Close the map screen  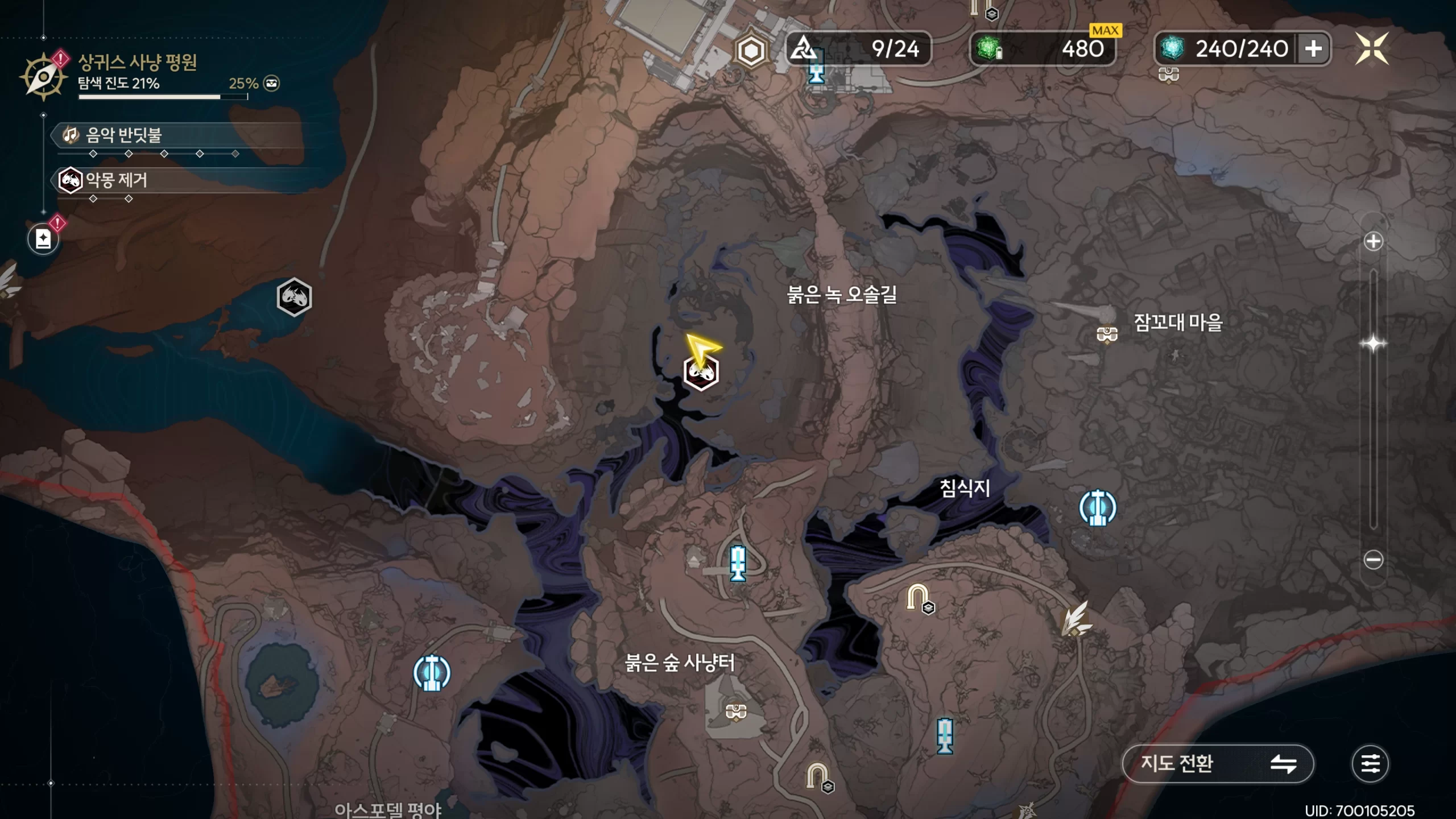[x=1372, y=49]
